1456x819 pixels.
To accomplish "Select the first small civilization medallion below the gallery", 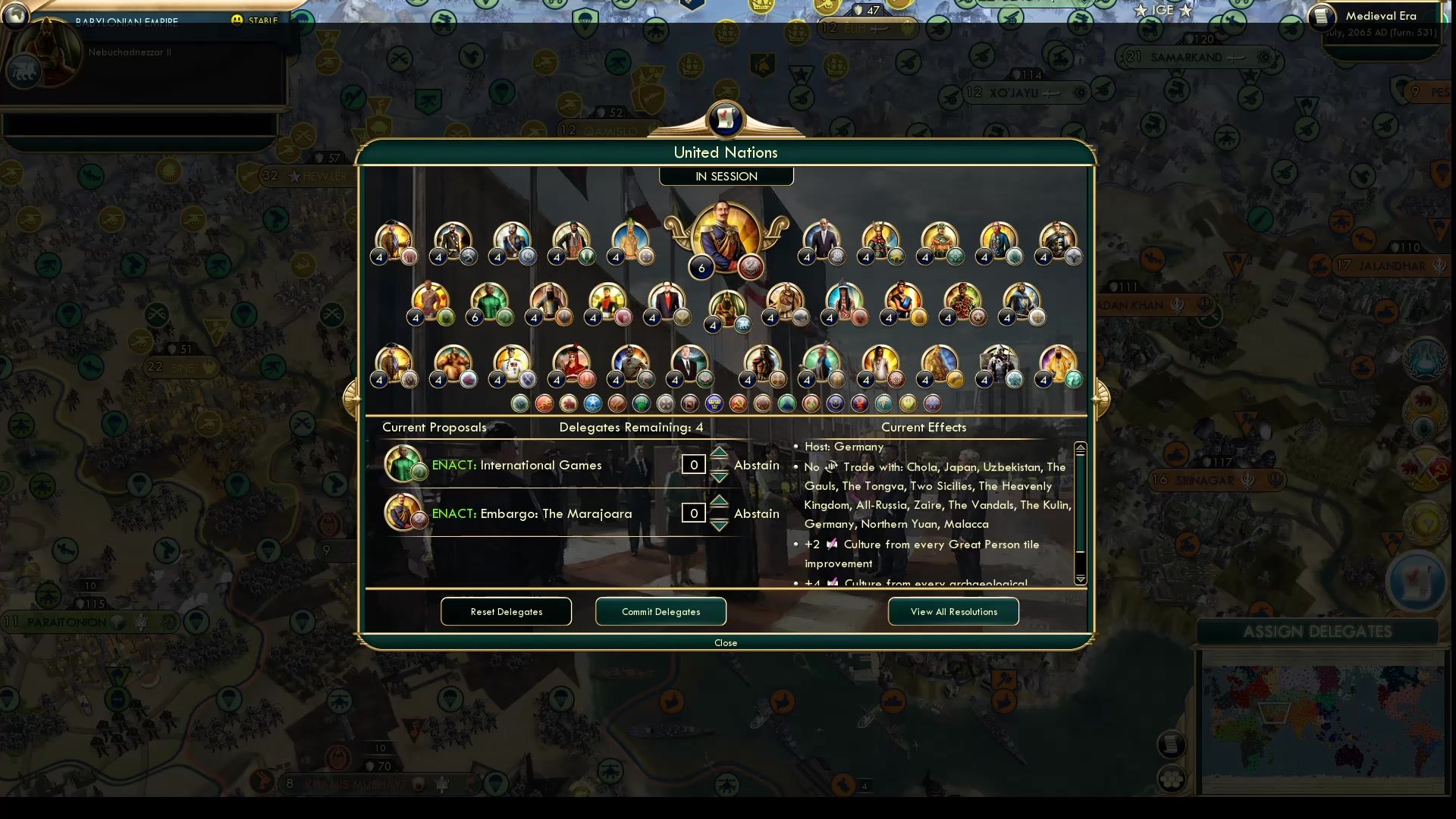I will [521, 404].
